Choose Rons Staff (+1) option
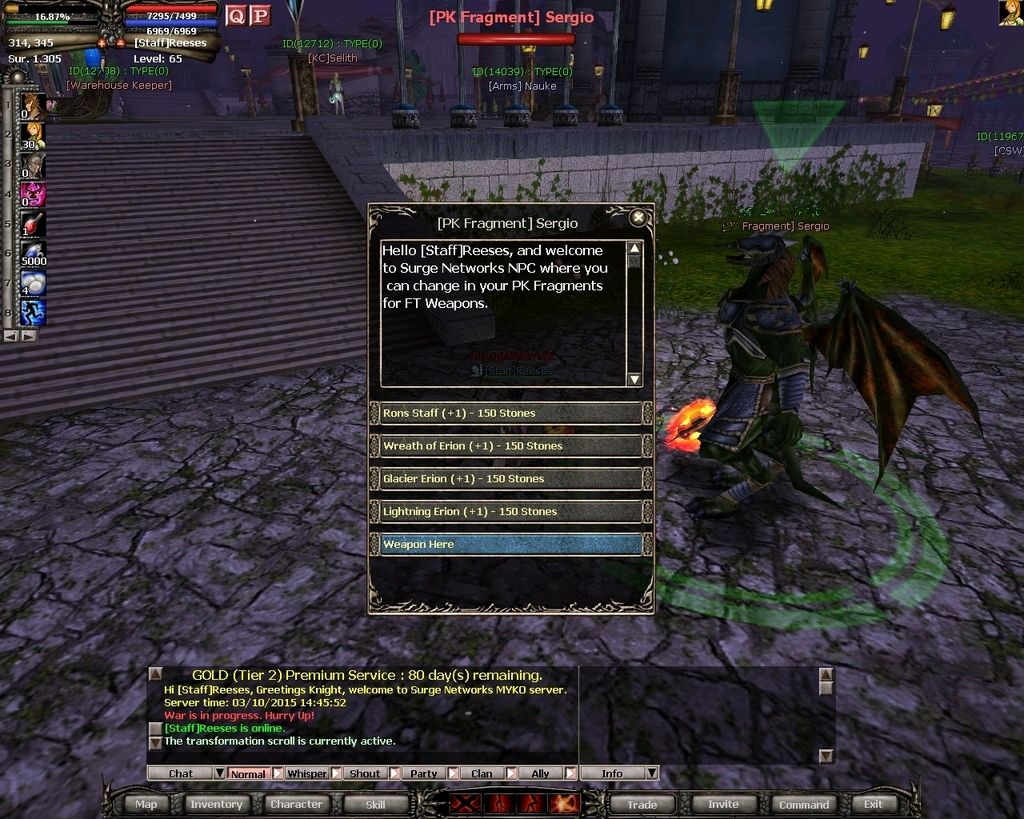The width and height of the screenshot is (1024, 819). tap(510, 413)
